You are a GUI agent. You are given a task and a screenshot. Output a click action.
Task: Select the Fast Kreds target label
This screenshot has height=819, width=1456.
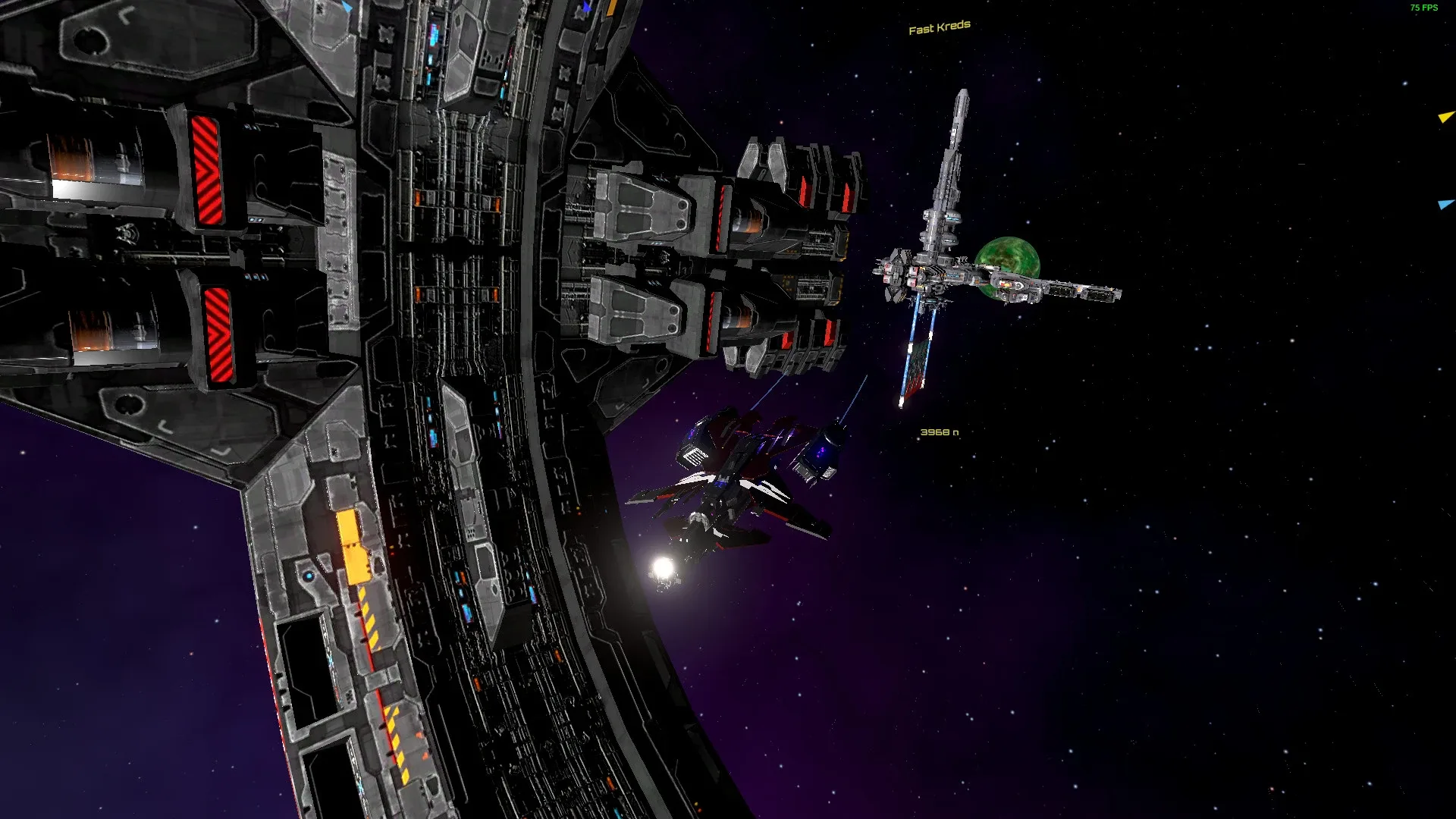tap(939, 28)
